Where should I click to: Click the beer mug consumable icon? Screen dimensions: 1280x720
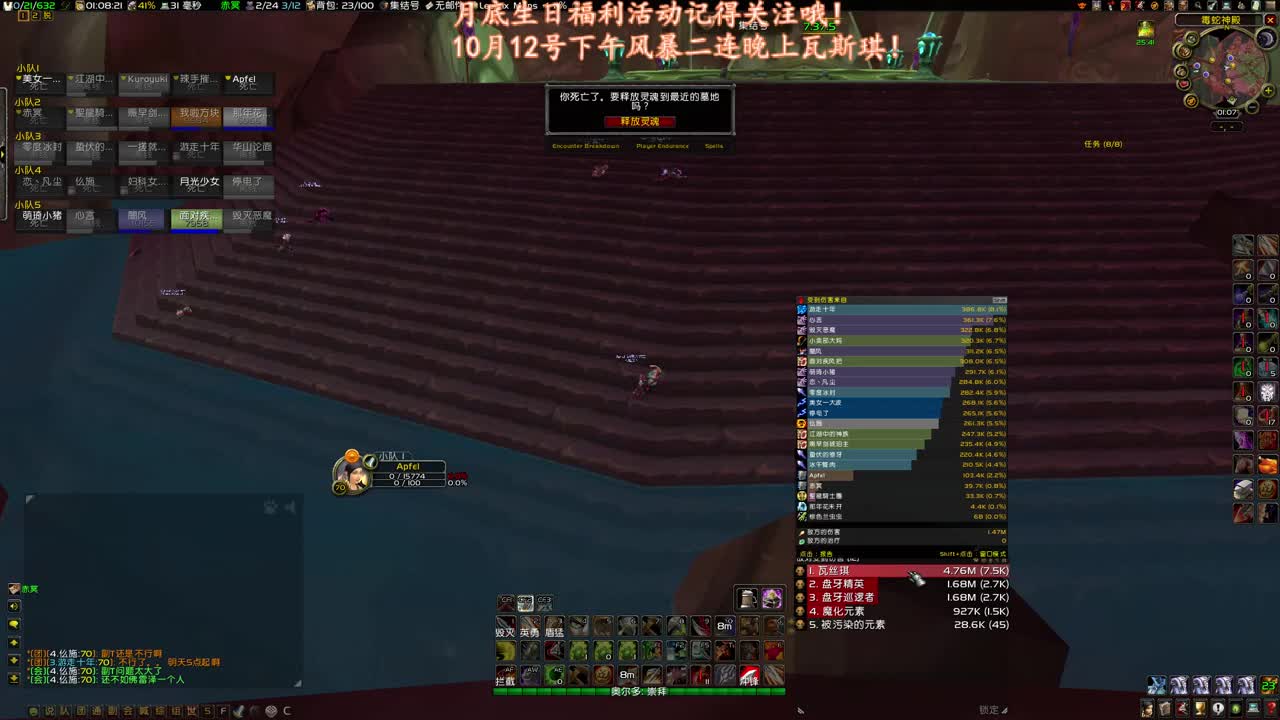point(748,600)
